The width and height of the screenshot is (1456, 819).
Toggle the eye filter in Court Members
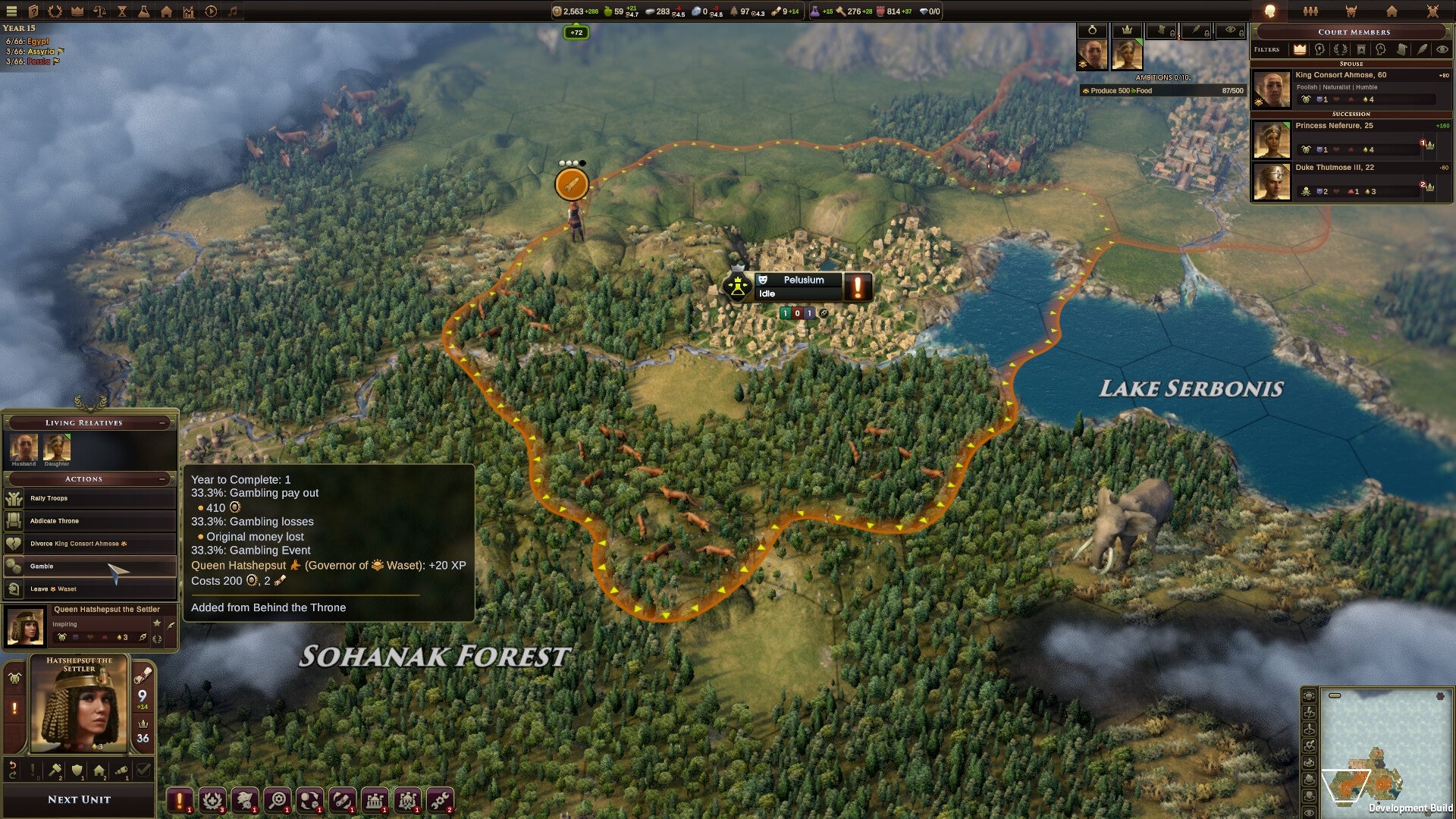[1441, 50]
